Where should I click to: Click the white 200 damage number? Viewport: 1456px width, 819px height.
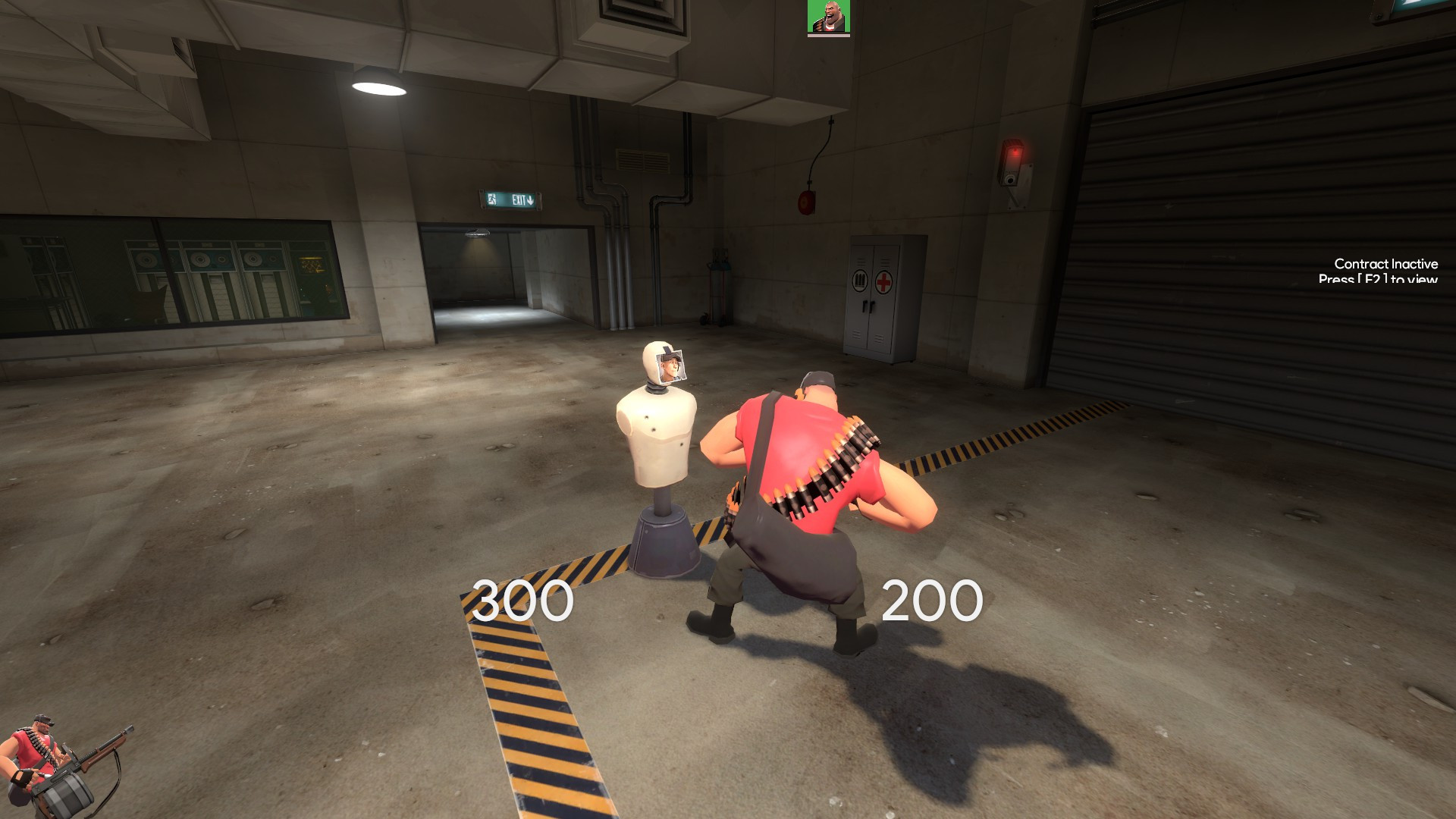click(934, 601)
